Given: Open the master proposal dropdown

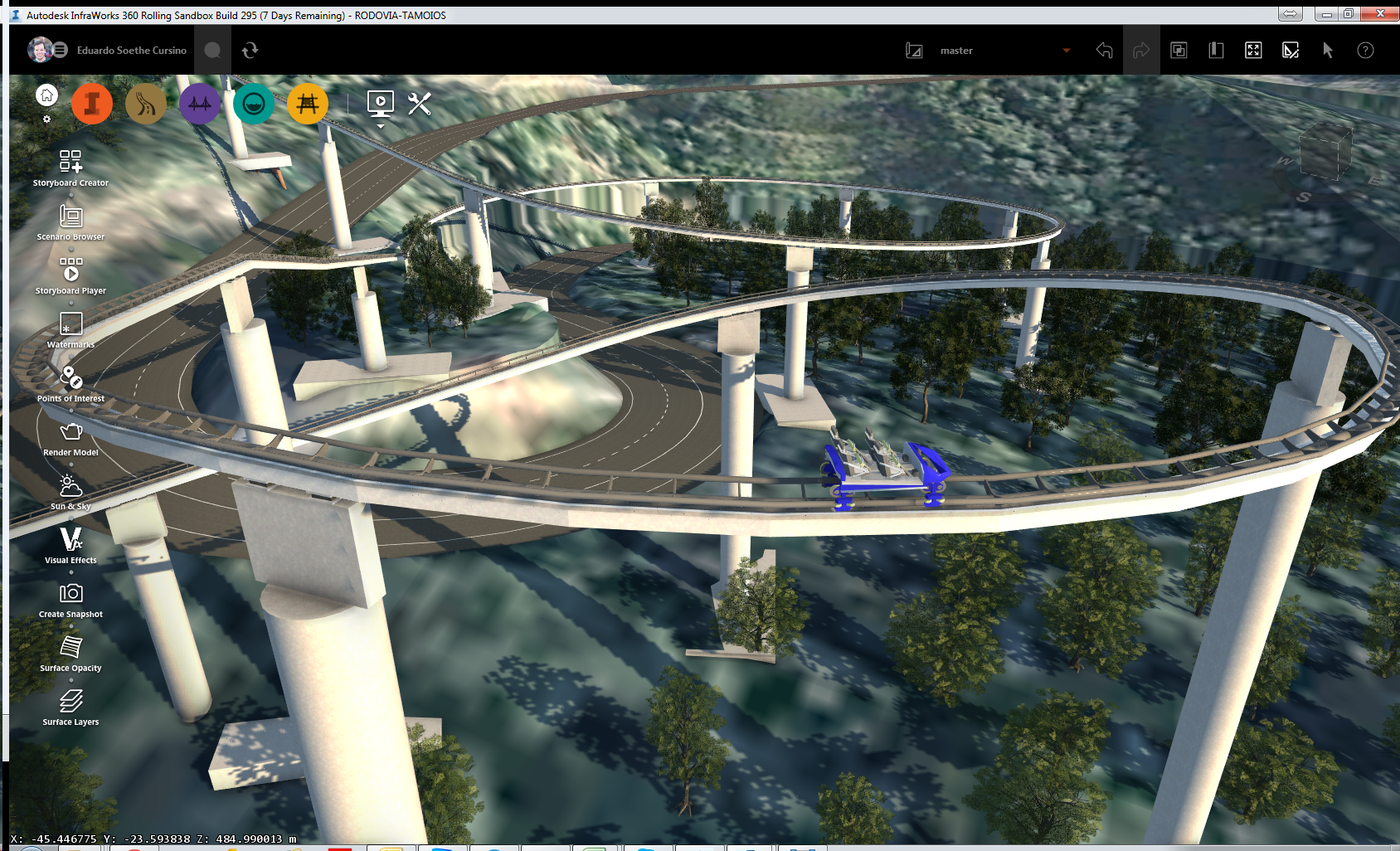Looking at the screenshot, I should point(1067,50).
